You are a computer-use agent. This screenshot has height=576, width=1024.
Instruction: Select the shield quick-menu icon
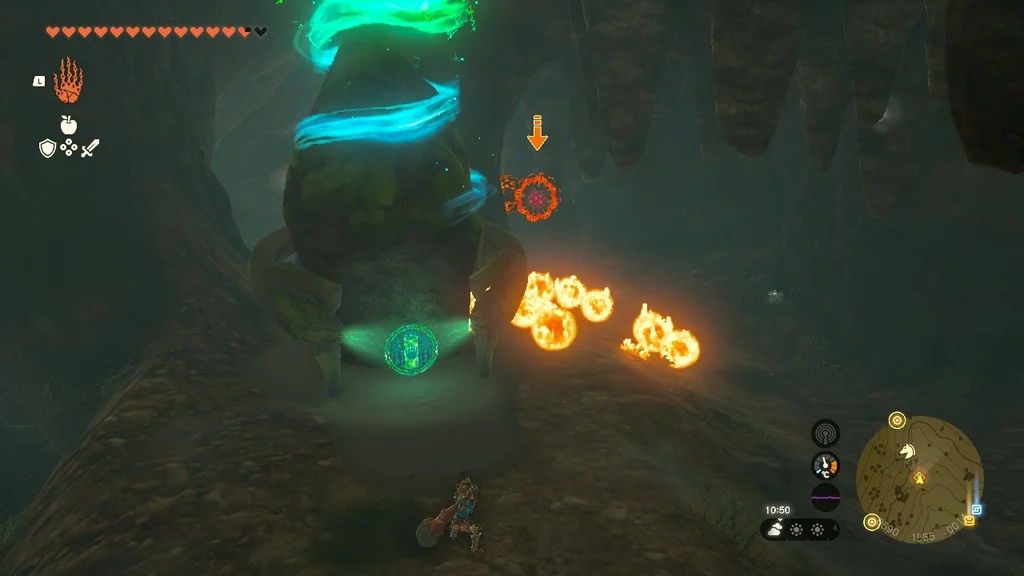click(x=47, y=148)
